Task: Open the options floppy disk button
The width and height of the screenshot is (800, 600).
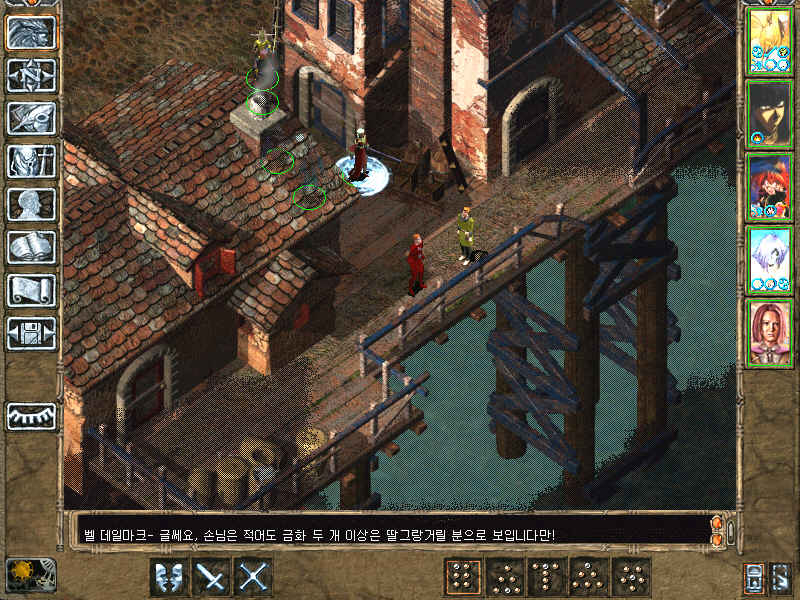Action: click(x=31, y=333)
